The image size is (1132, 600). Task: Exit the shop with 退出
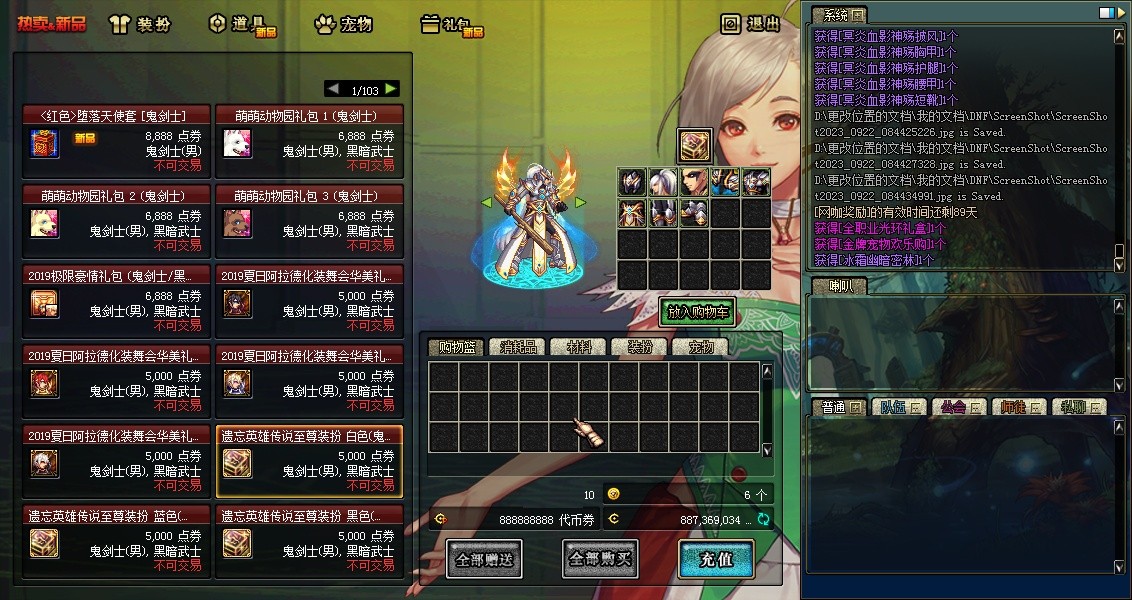click(x=751, y=24)
